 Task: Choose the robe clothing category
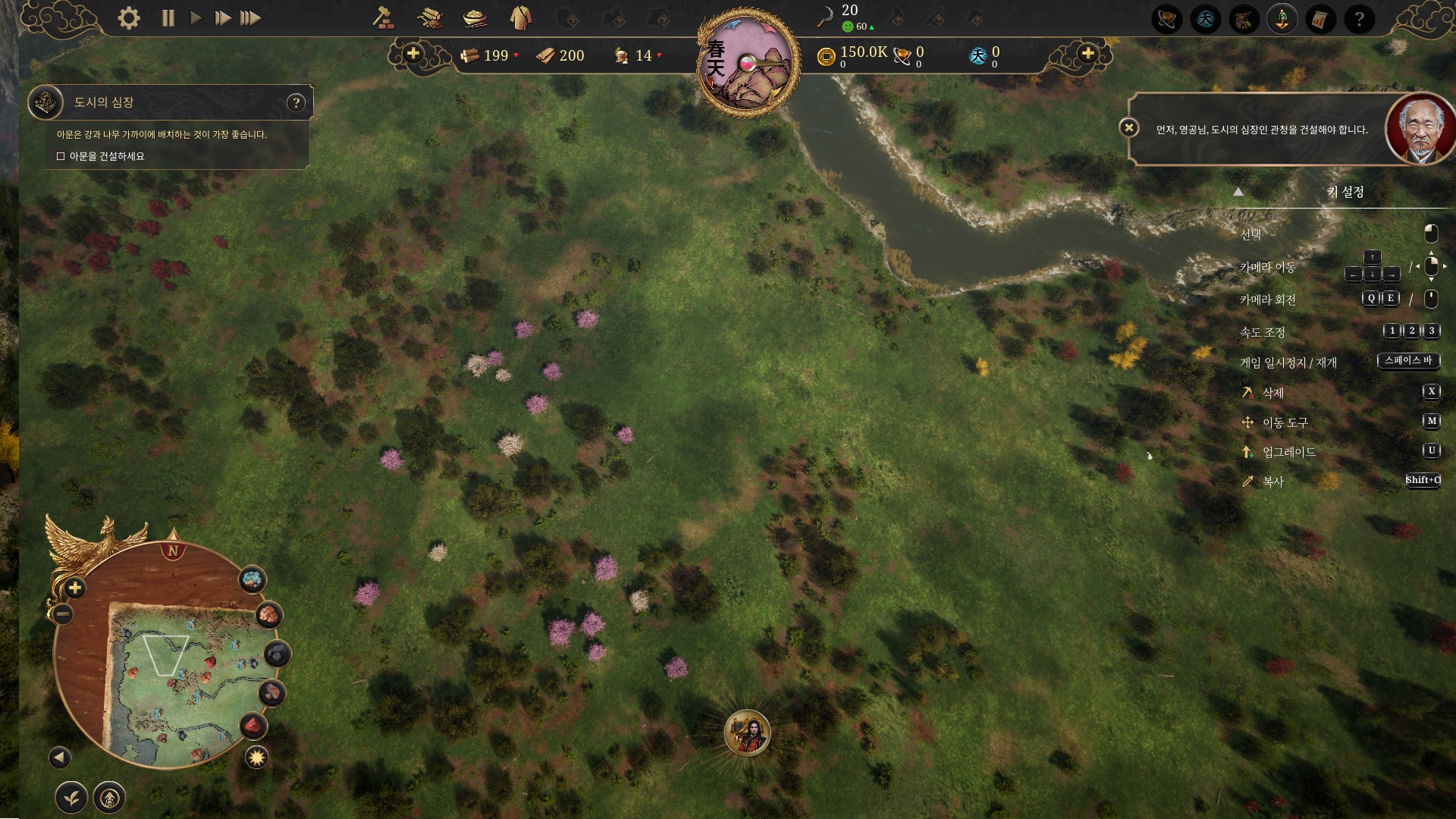tap(520, 18)
